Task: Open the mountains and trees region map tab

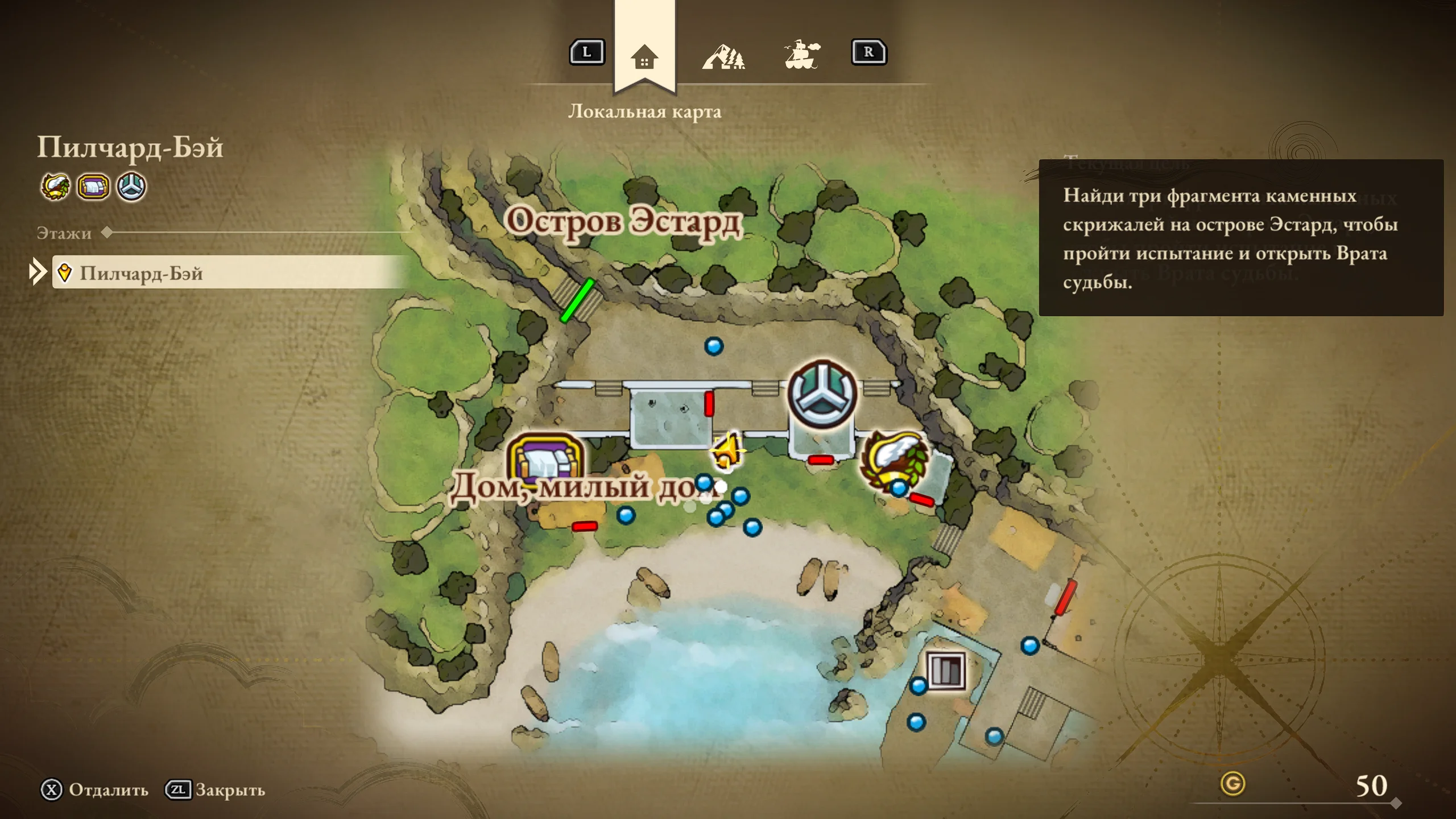Action: [x=723, y=56]
